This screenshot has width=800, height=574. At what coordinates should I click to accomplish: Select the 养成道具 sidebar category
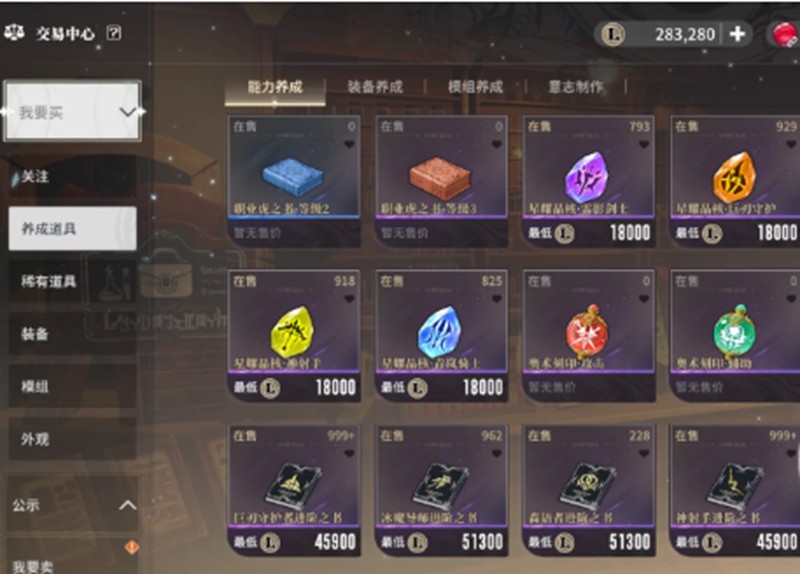[x=72, y=229]
